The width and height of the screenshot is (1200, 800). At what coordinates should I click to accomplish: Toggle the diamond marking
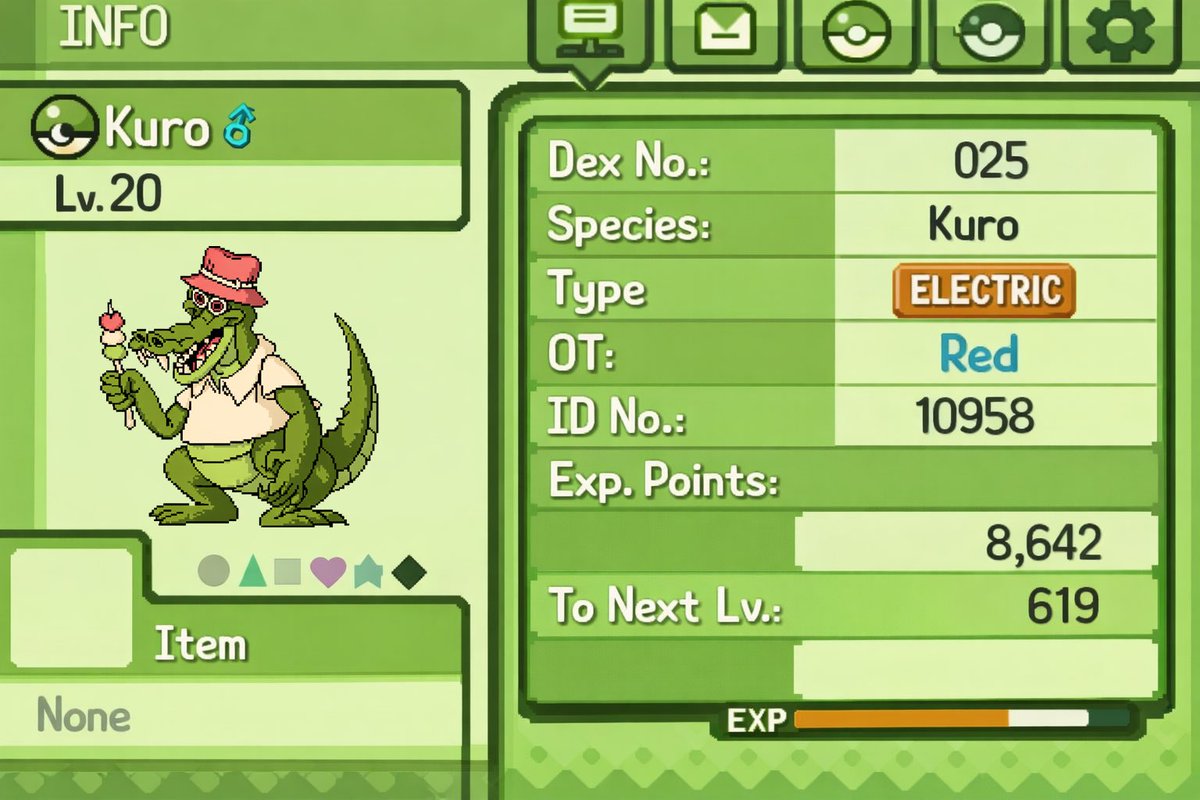pyautogui.click(x=409, y=572)
